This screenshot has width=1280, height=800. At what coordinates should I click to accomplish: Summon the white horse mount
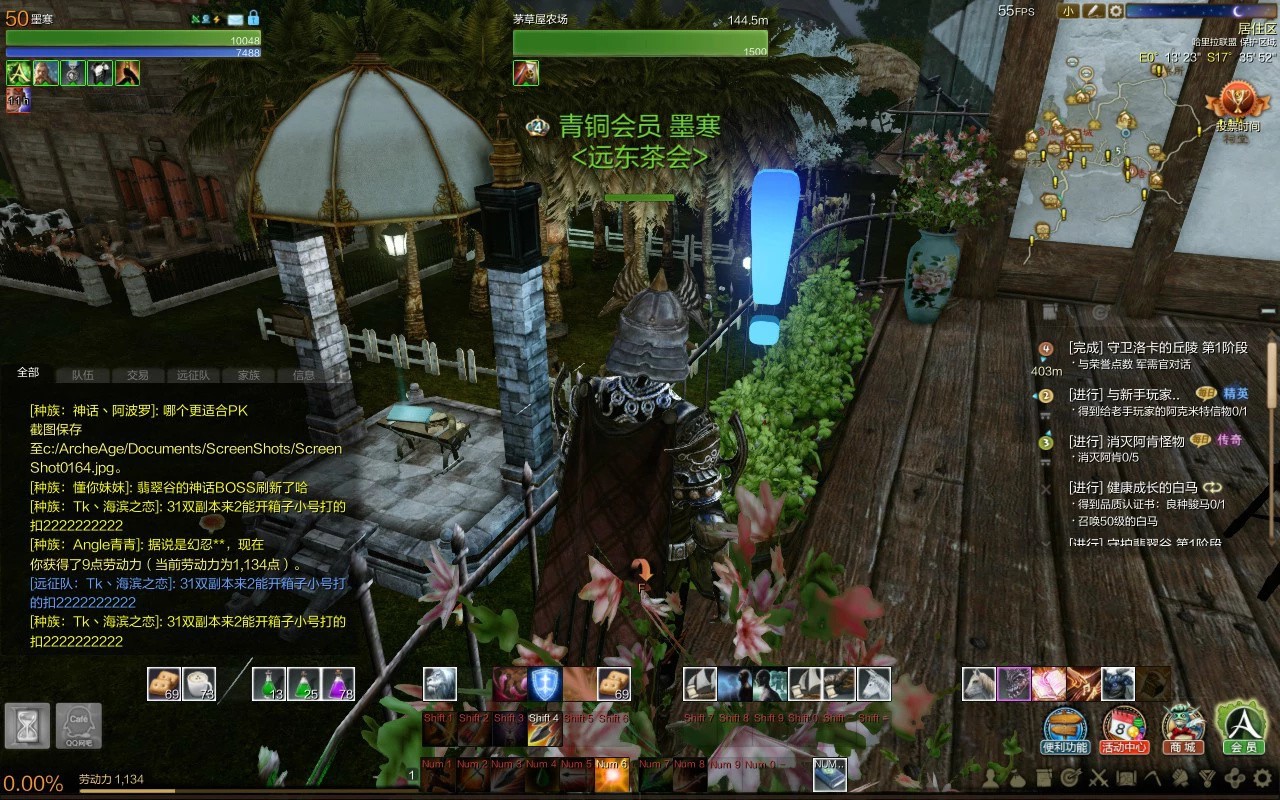(979, 684)
